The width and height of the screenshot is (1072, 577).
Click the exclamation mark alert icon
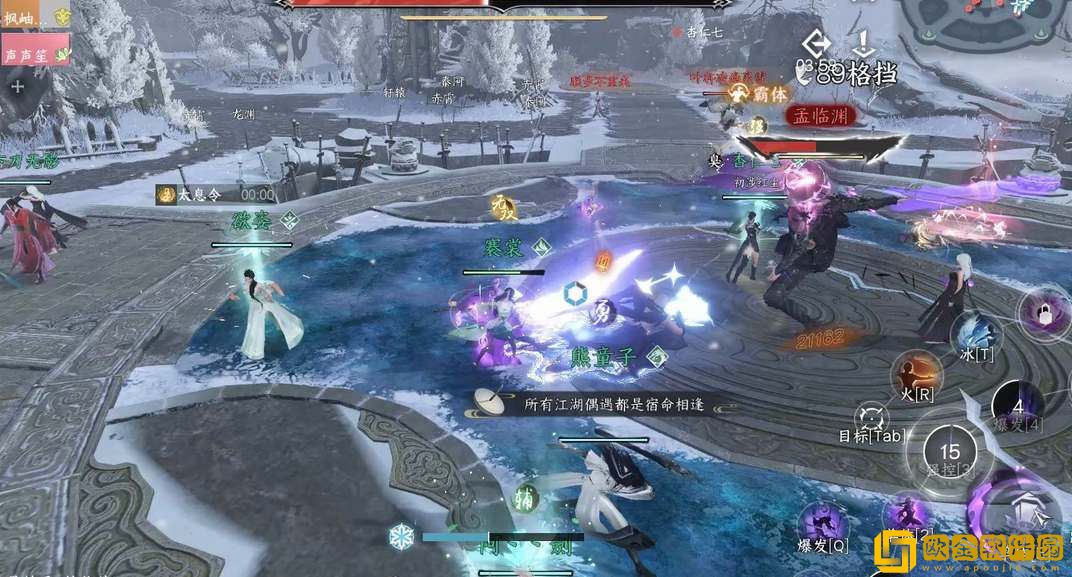[863, 42]
